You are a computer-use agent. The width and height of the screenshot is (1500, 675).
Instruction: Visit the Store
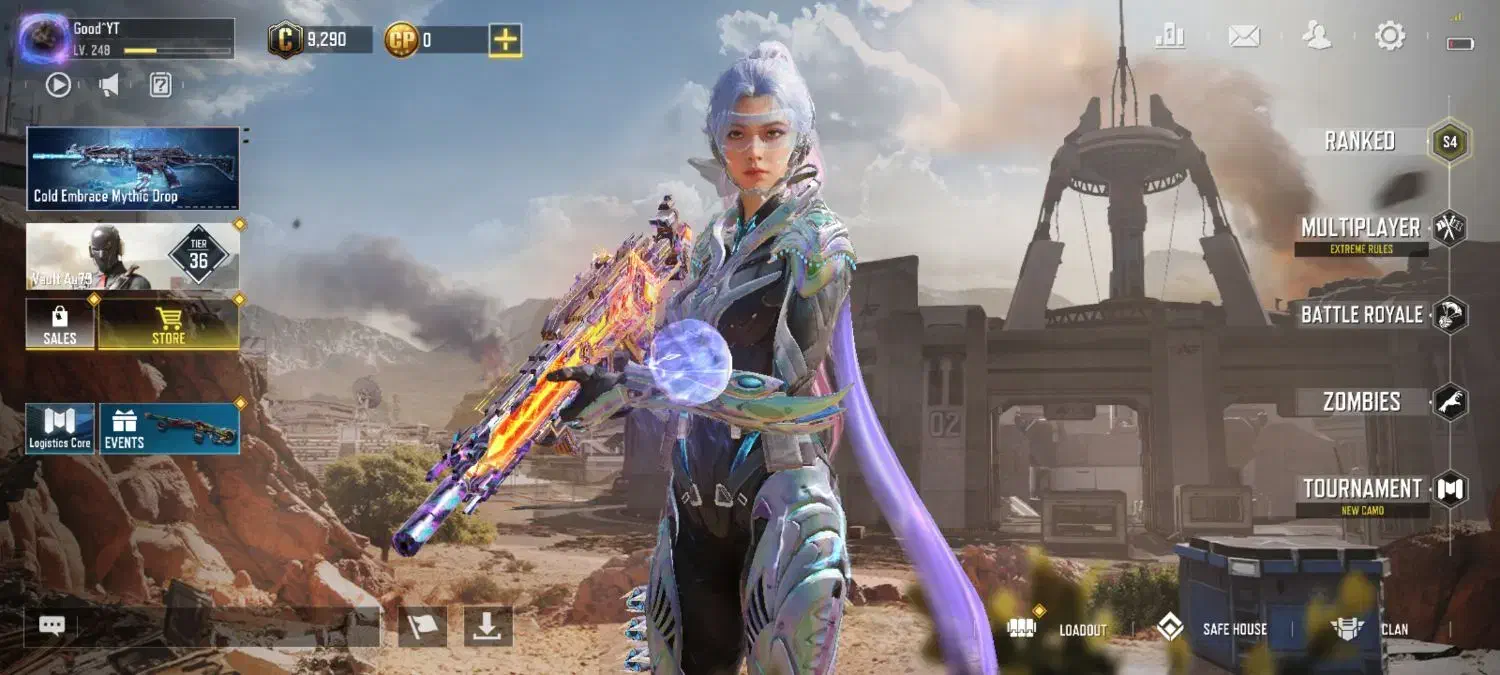click(x=168, y=324)
